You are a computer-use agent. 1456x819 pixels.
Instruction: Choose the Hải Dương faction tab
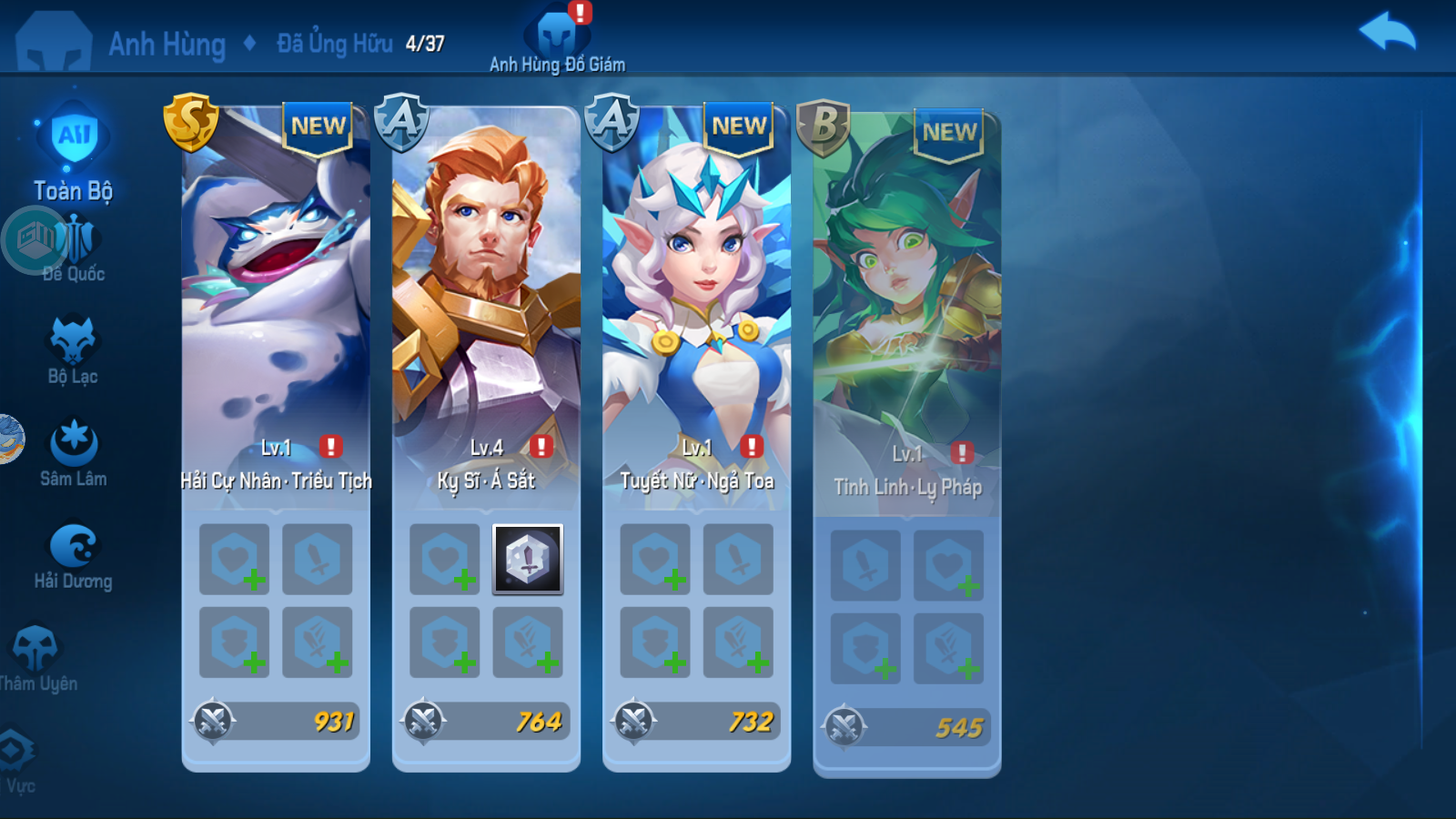(x=74, y=555)
